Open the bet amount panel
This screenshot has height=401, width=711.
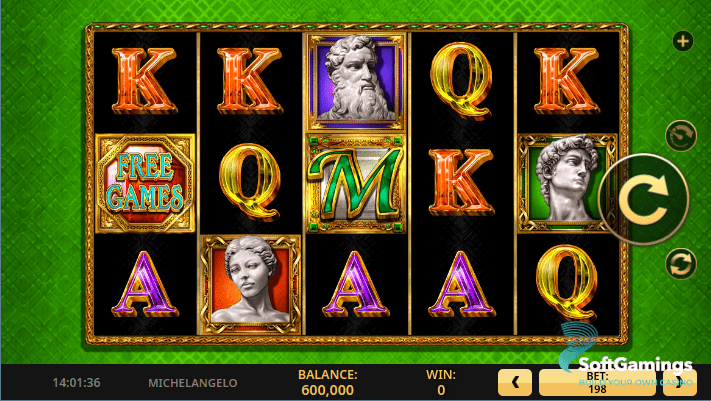tap(597, 381)
